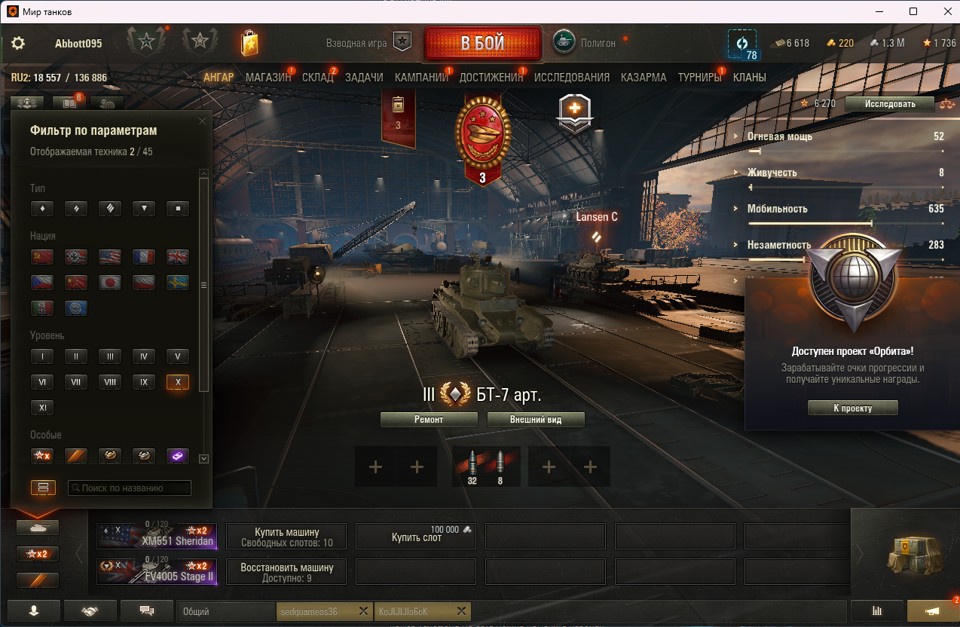
Task: Show the КЛАНЫ tab
Action: click(x=749, y=77)
